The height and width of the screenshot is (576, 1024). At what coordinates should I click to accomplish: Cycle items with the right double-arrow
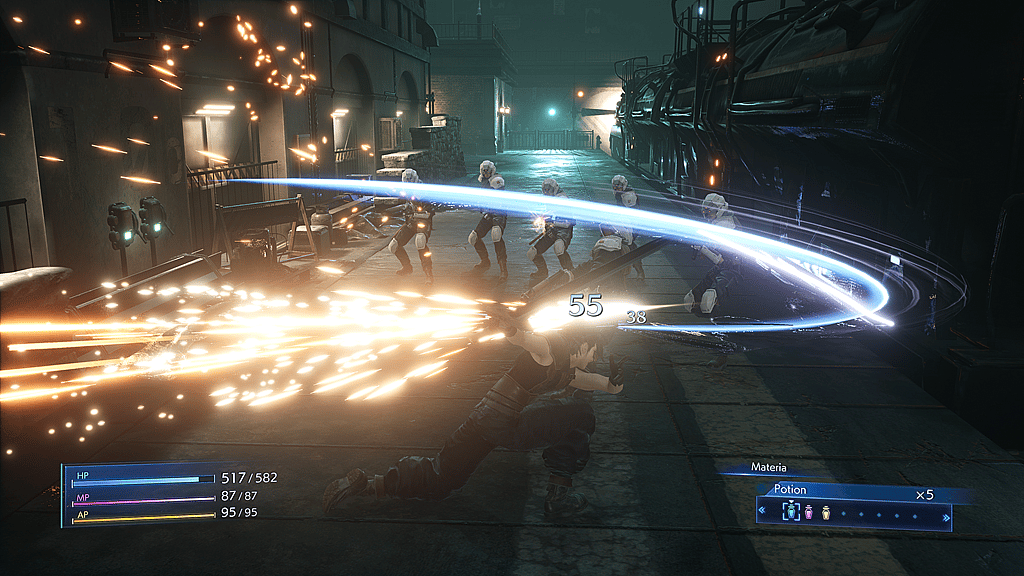click(946, 516)
